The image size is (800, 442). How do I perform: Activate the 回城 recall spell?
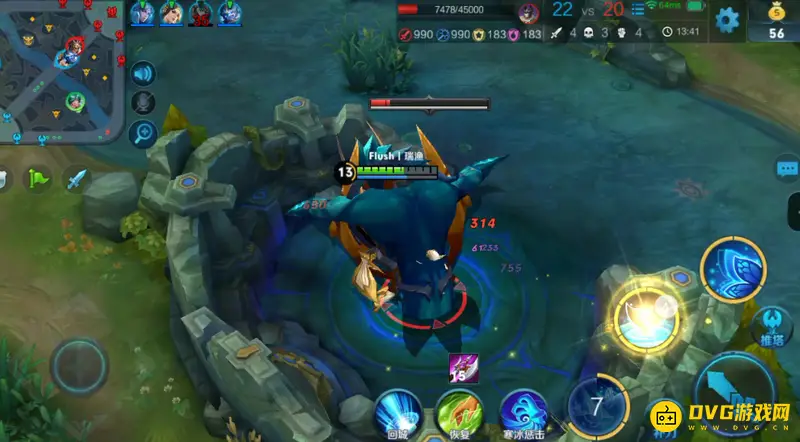pyautogui.click(x=398, y=412)
